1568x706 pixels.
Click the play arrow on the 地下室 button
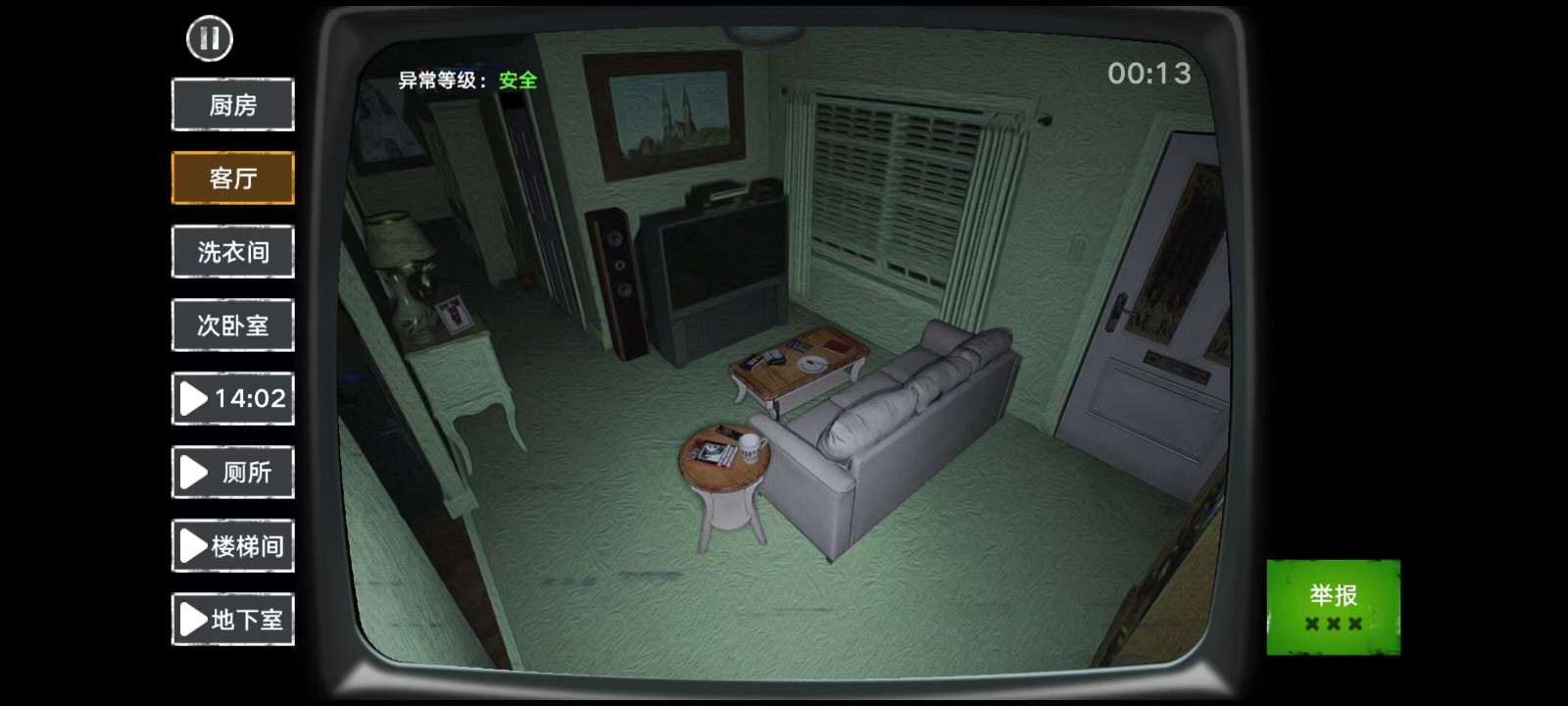(191, 620)
